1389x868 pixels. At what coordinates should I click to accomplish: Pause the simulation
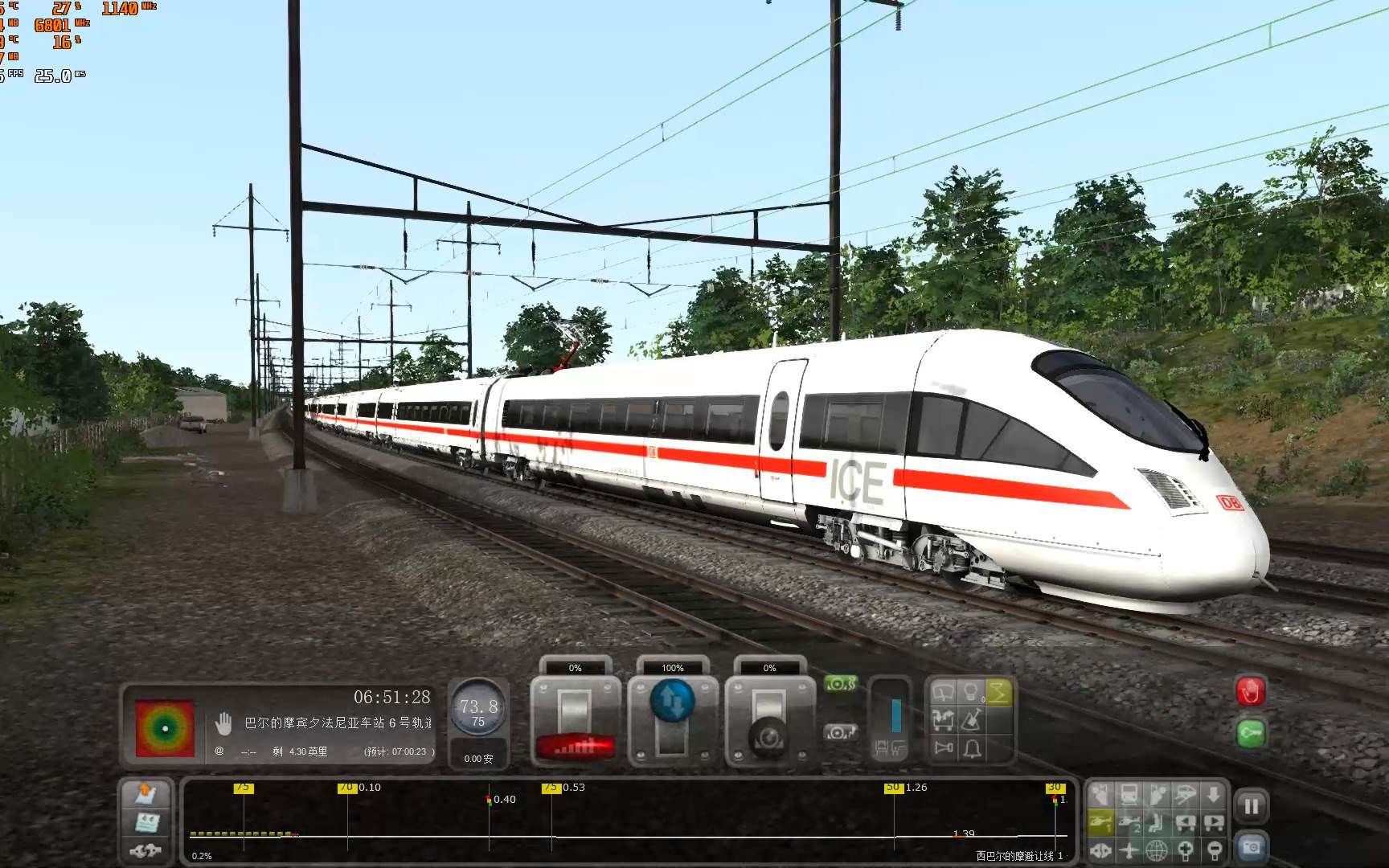click(x=1252, y=804)
